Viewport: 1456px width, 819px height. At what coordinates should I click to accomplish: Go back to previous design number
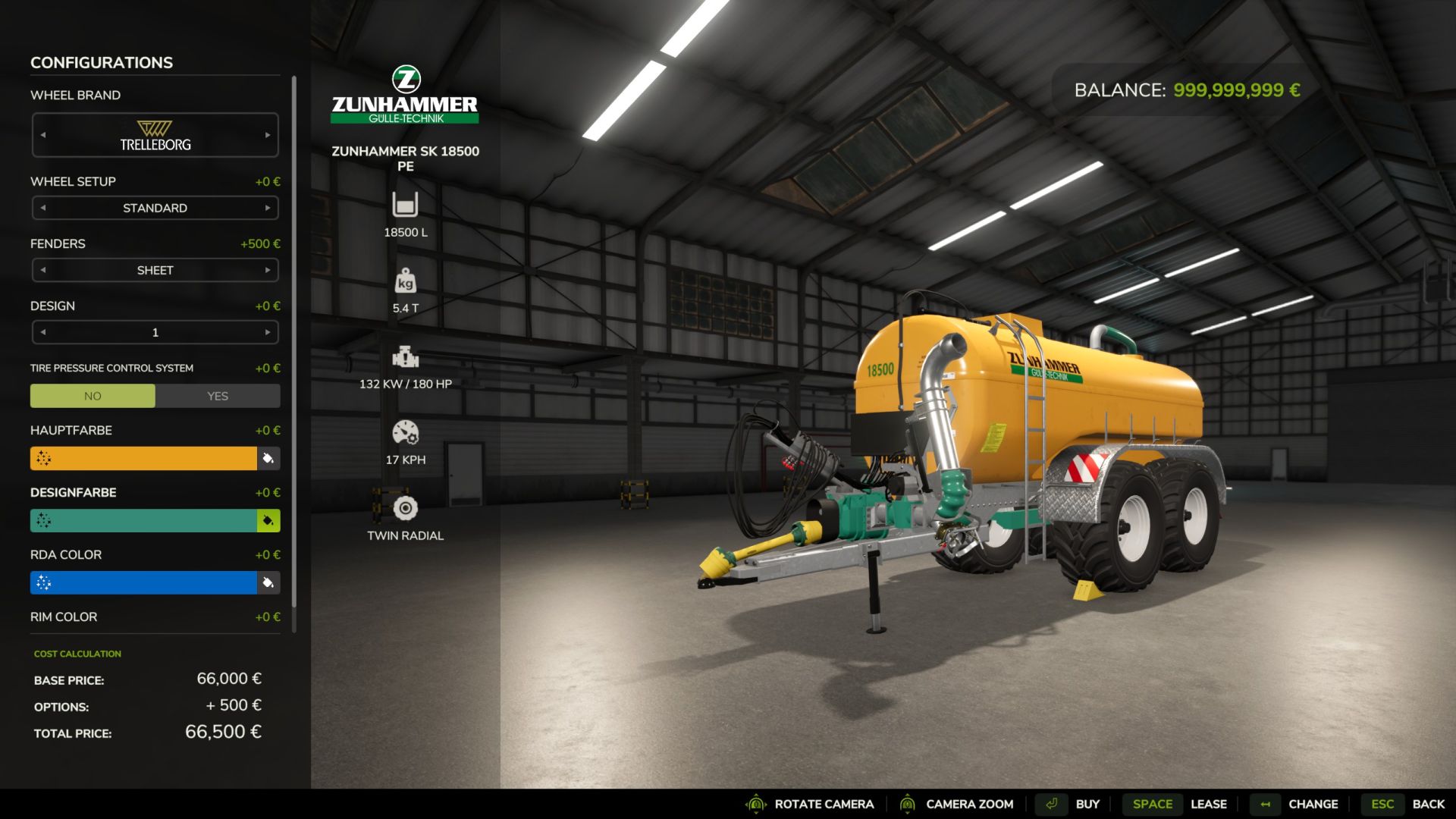tap(43, 332)
